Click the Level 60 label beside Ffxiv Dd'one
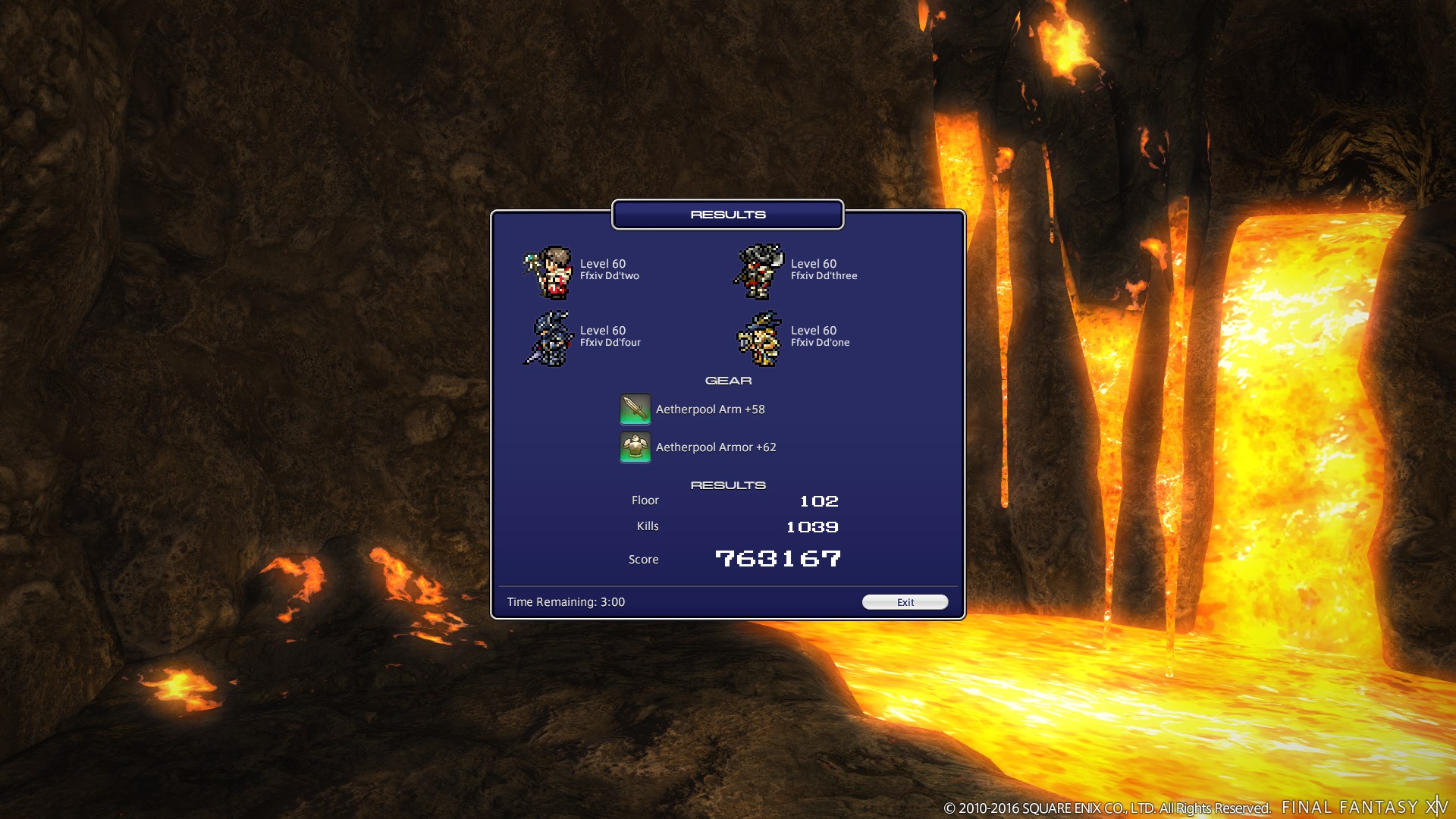1456x819 pixels. click(x=813, y=330)
